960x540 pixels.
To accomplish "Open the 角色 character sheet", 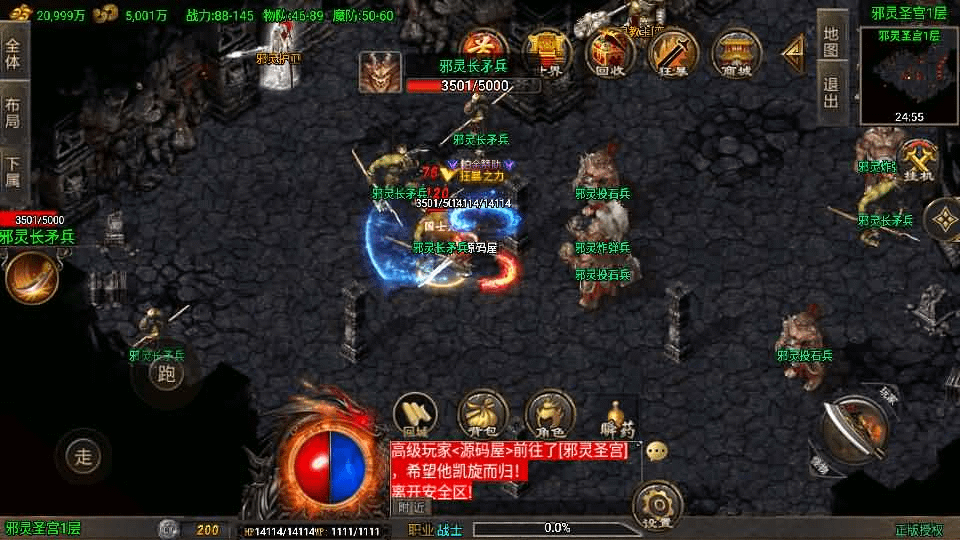I will point(549,414).
